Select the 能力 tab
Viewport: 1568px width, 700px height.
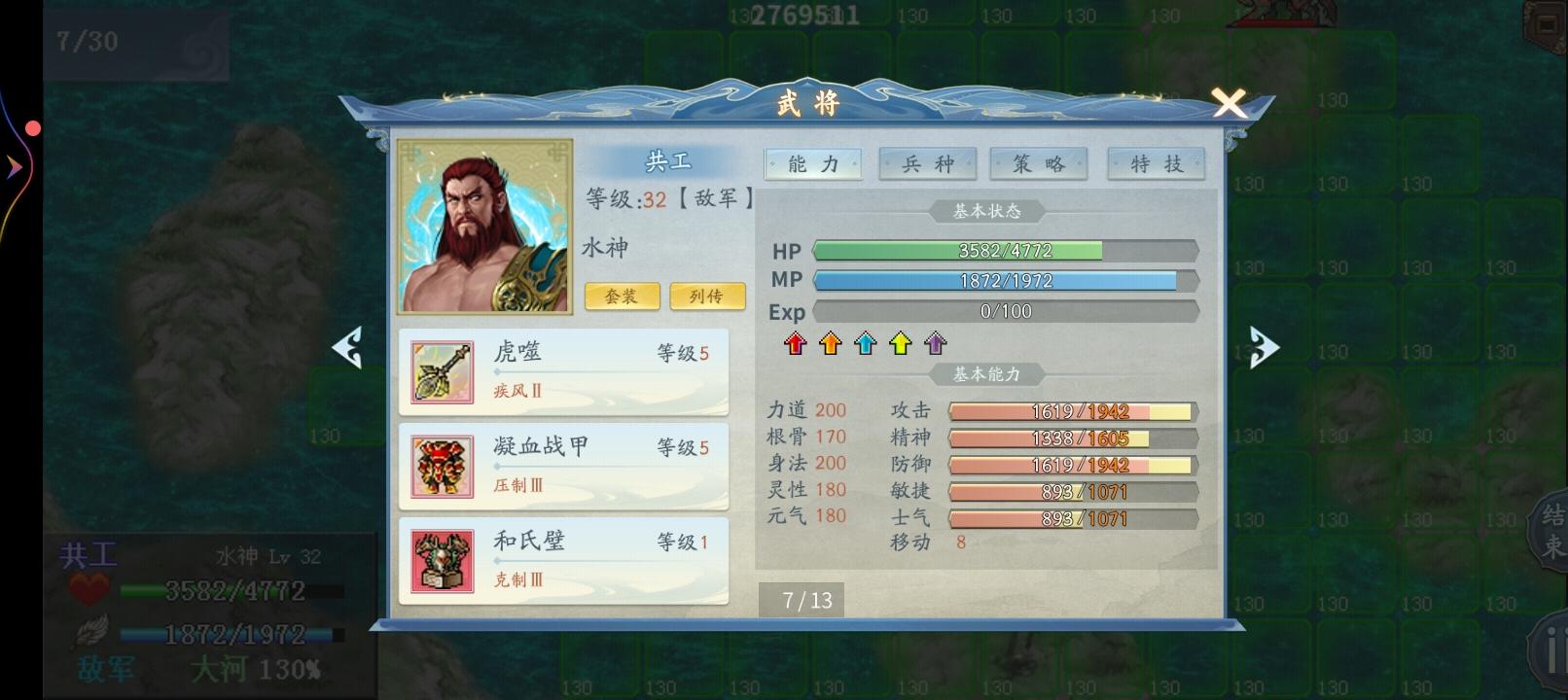click(813, 163)
